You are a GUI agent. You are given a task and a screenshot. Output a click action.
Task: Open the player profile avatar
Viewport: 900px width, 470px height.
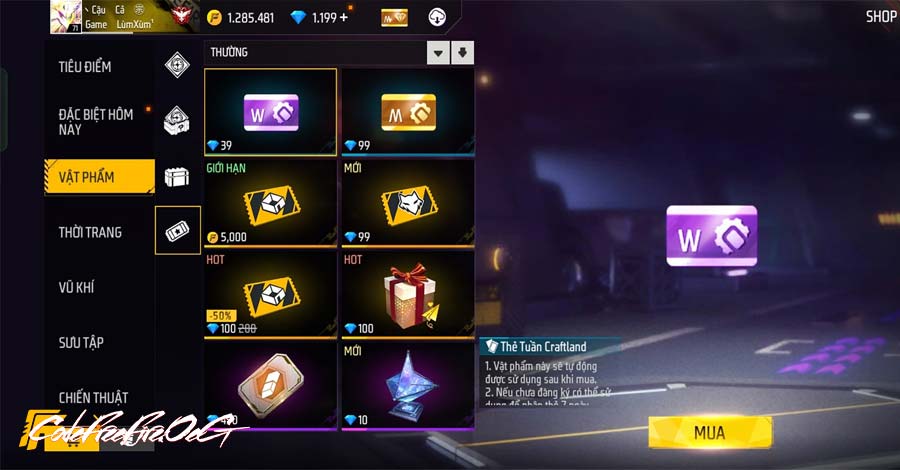coord(66,16)
